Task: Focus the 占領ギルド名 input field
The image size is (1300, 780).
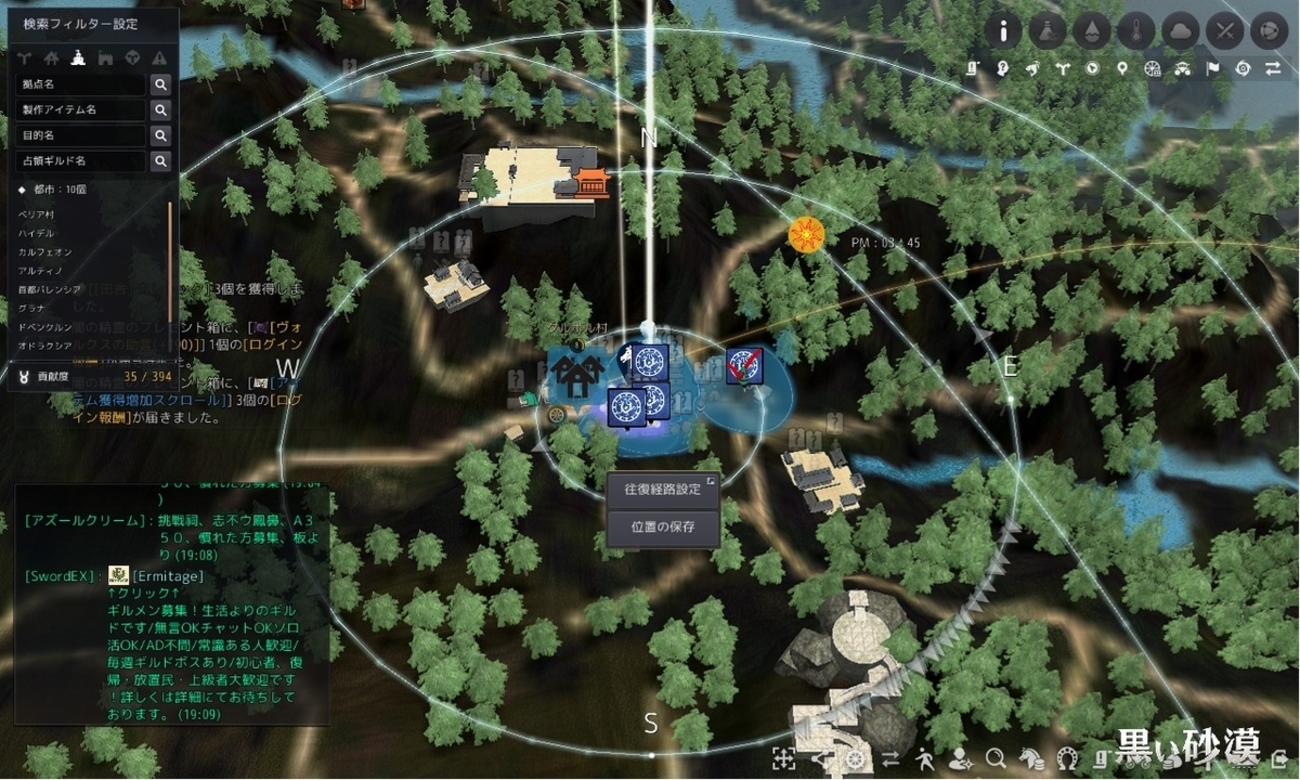Action: (81, 160)
